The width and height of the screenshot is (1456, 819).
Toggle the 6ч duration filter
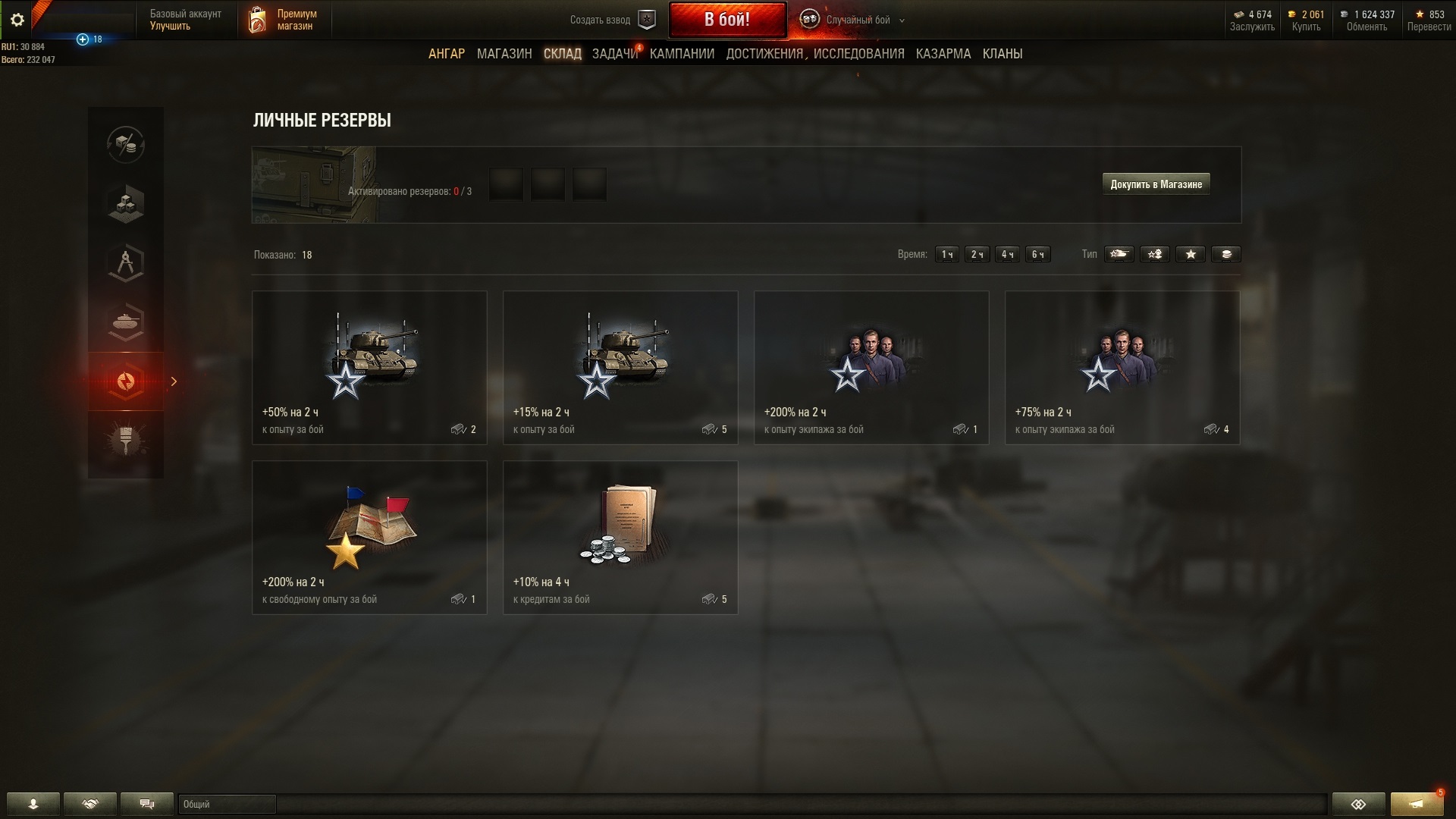[1037, 254]
